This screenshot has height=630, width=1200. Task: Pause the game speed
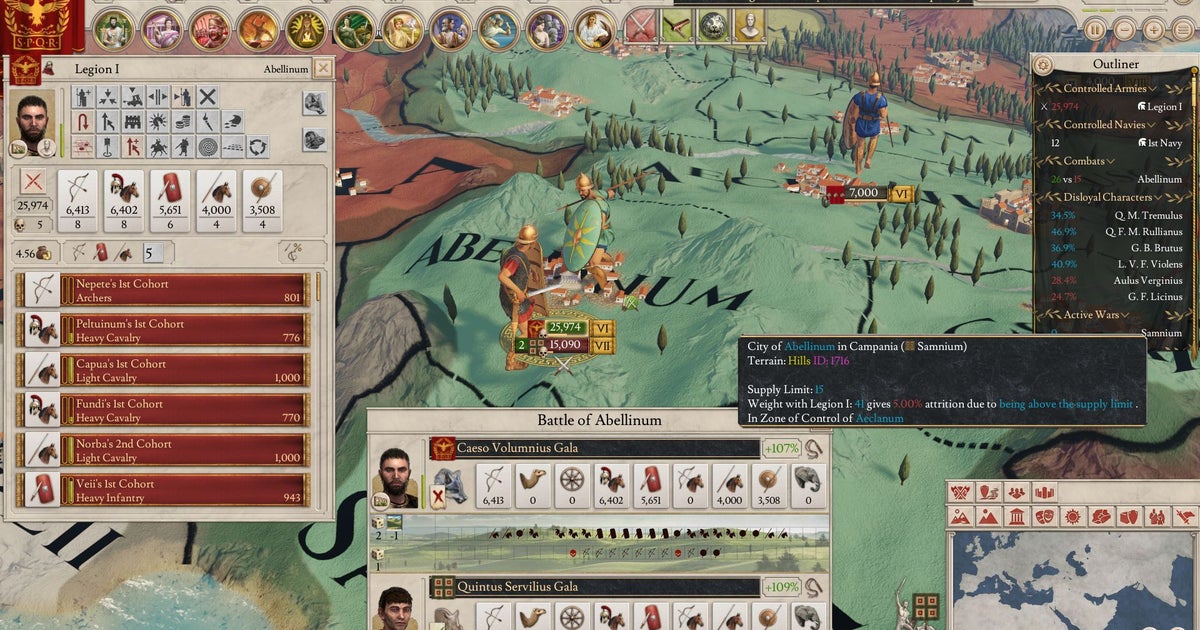tap(1096, 30)
